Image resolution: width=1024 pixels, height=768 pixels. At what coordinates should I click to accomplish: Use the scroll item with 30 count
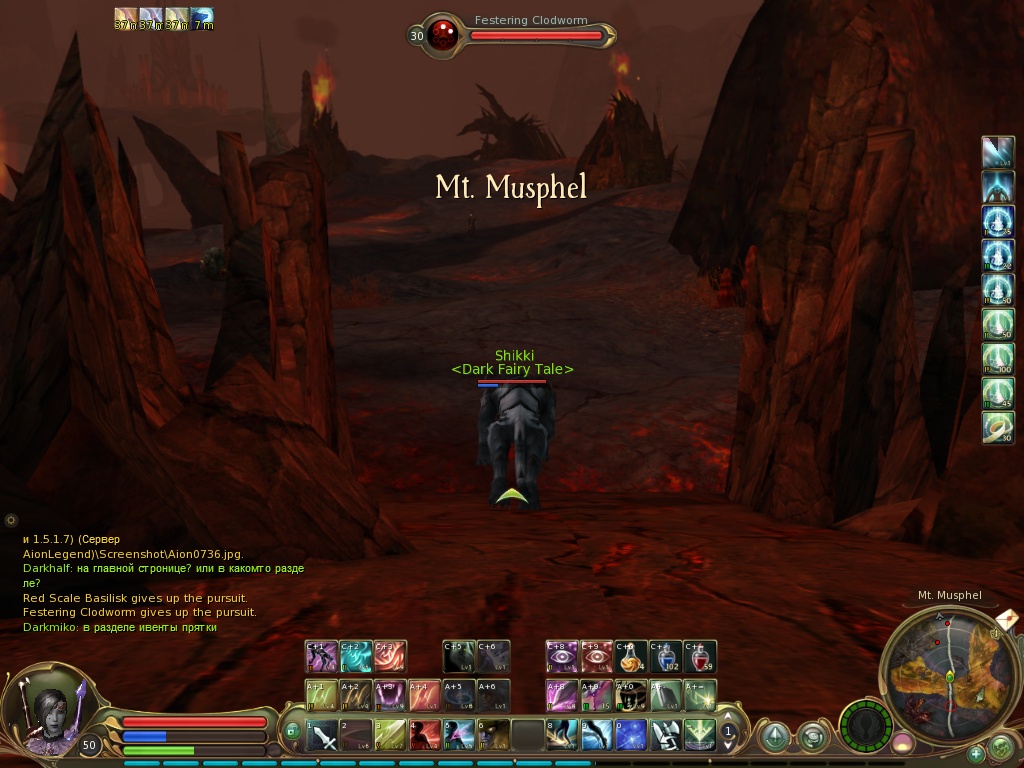(x=998, y=428)
